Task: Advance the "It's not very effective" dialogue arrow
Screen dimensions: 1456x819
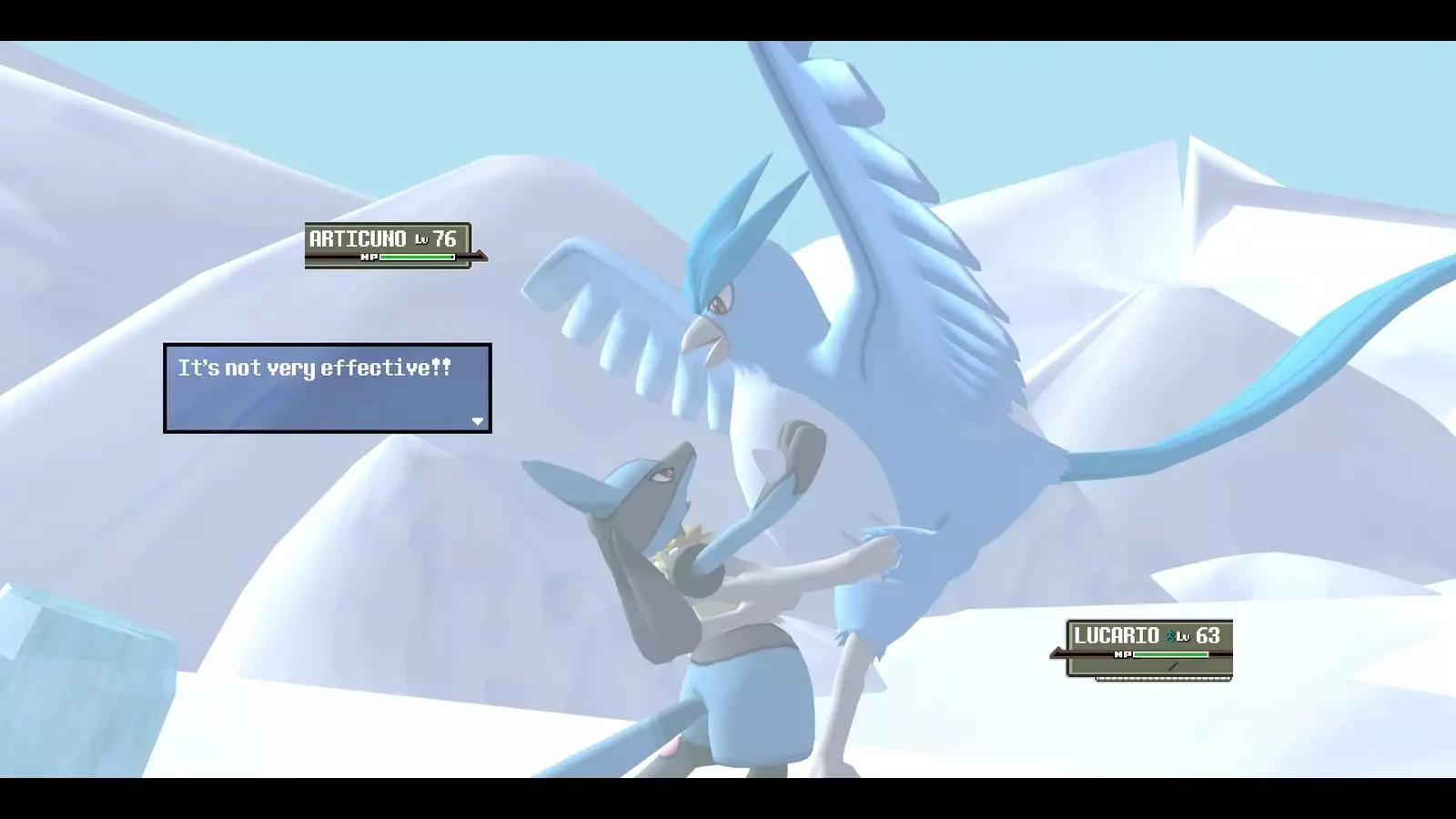Action: [x=478, y=420]
